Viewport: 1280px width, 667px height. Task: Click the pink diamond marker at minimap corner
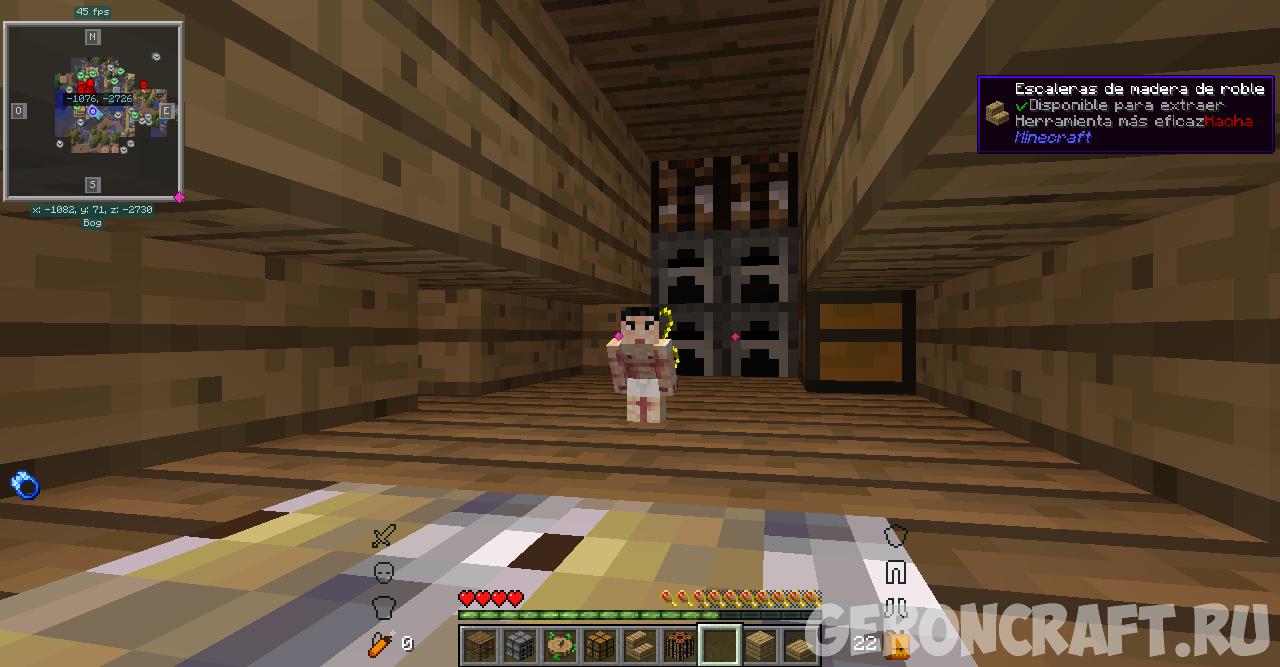tap(179, 197)
